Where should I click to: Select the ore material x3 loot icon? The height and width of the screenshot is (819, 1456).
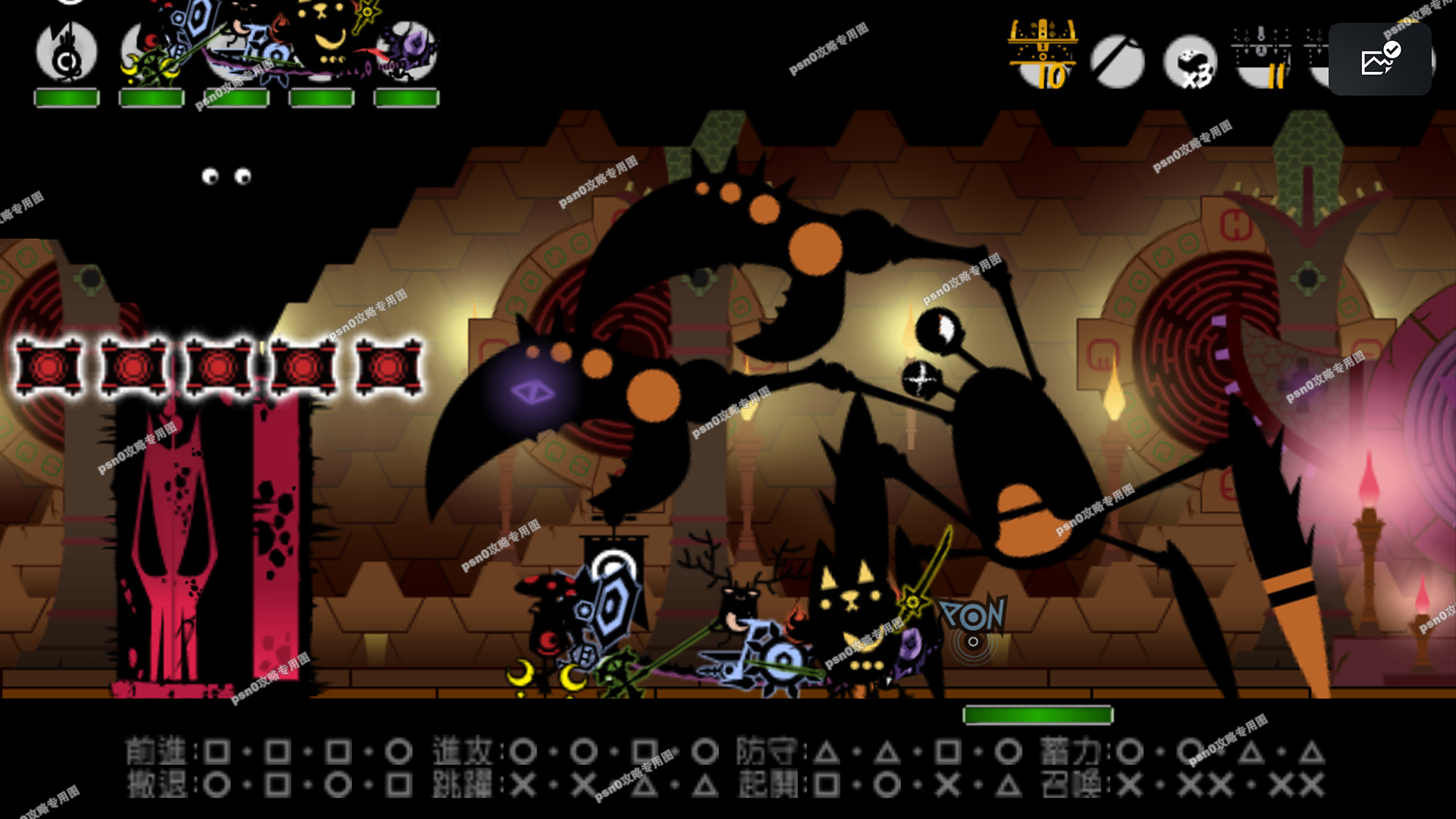(1191, 62)
